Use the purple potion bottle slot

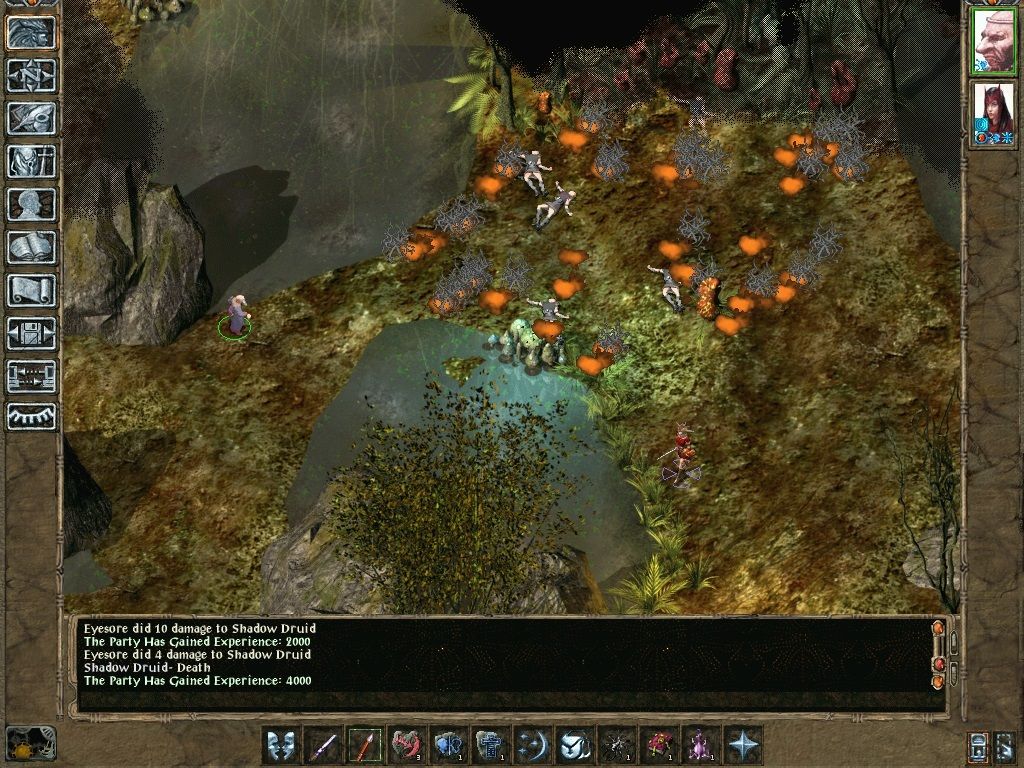pos(701,745)
